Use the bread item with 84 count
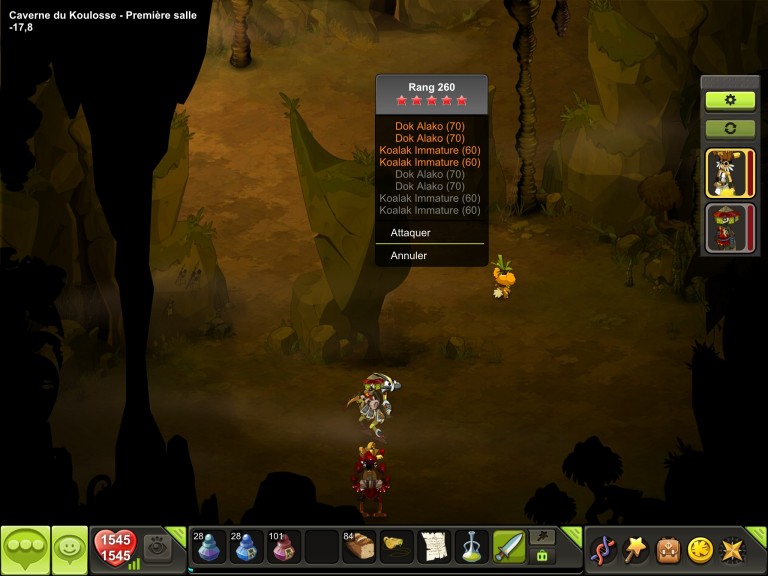Image resolution: width=768 pixels, height=576 pixels. click(358, 548)
